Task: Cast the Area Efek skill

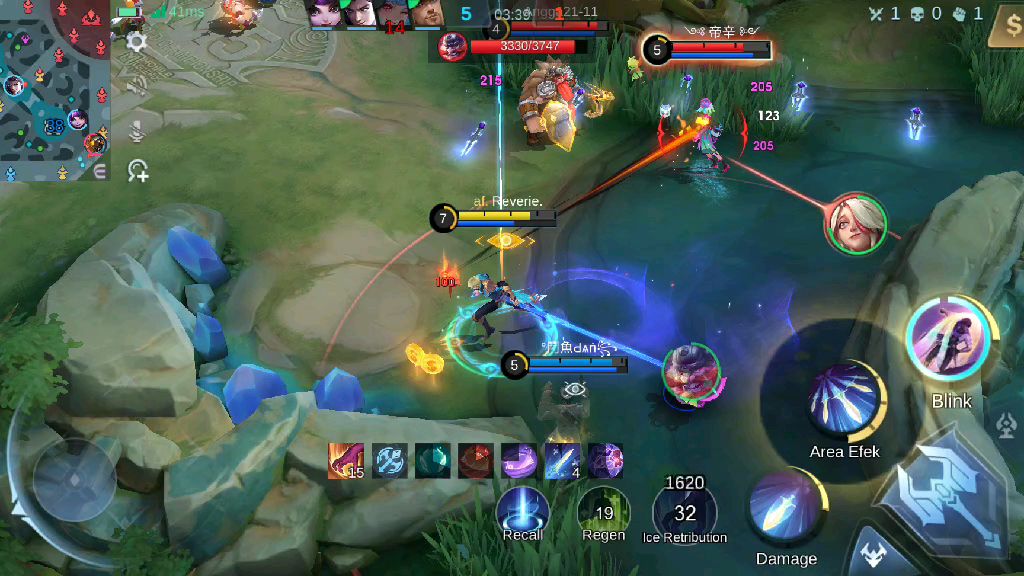Action: 846,402
